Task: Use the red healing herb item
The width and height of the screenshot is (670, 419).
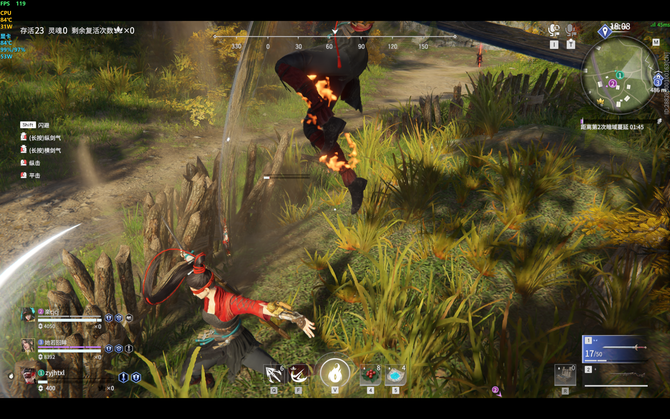Action: tap(370, 373)
